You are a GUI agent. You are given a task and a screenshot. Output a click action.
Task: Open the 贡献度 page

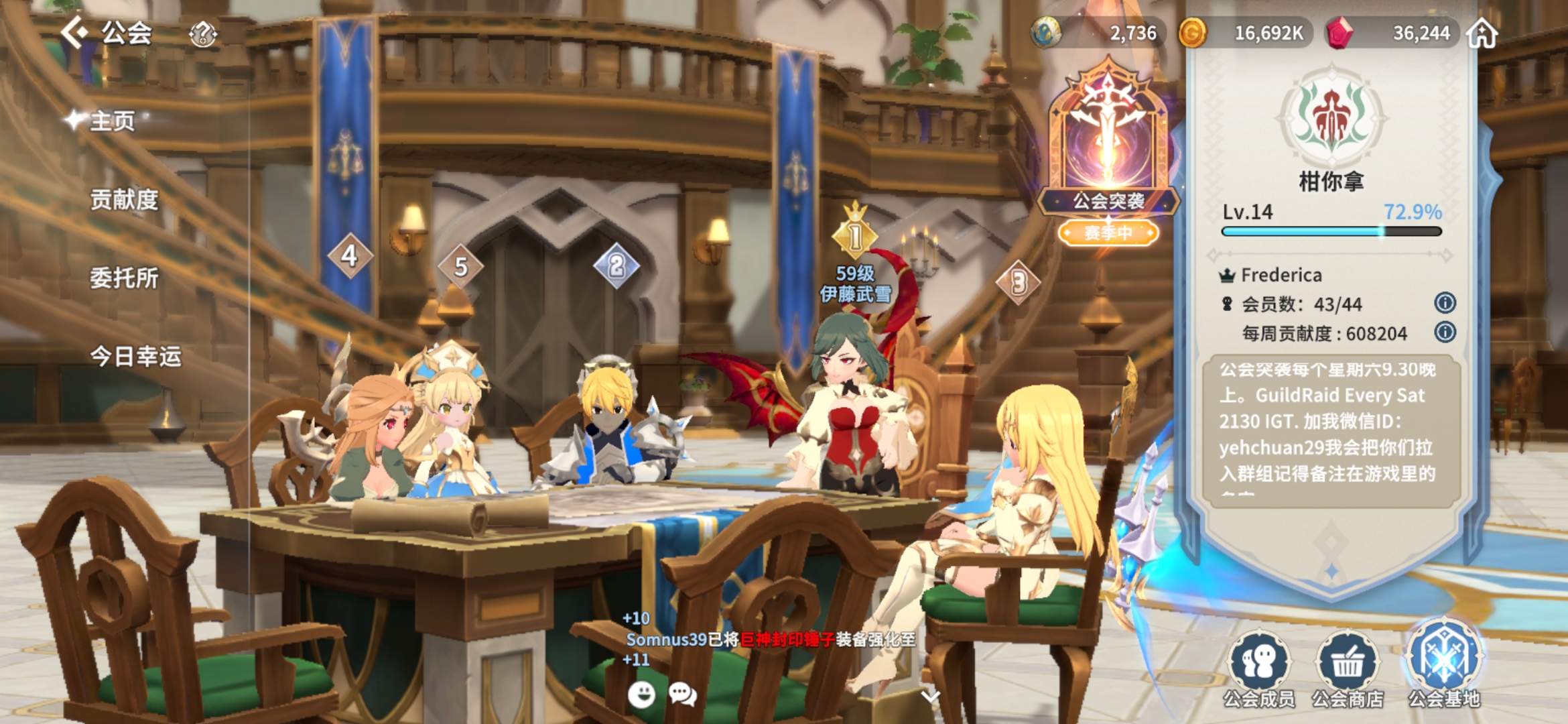click(x=124, y=200)
